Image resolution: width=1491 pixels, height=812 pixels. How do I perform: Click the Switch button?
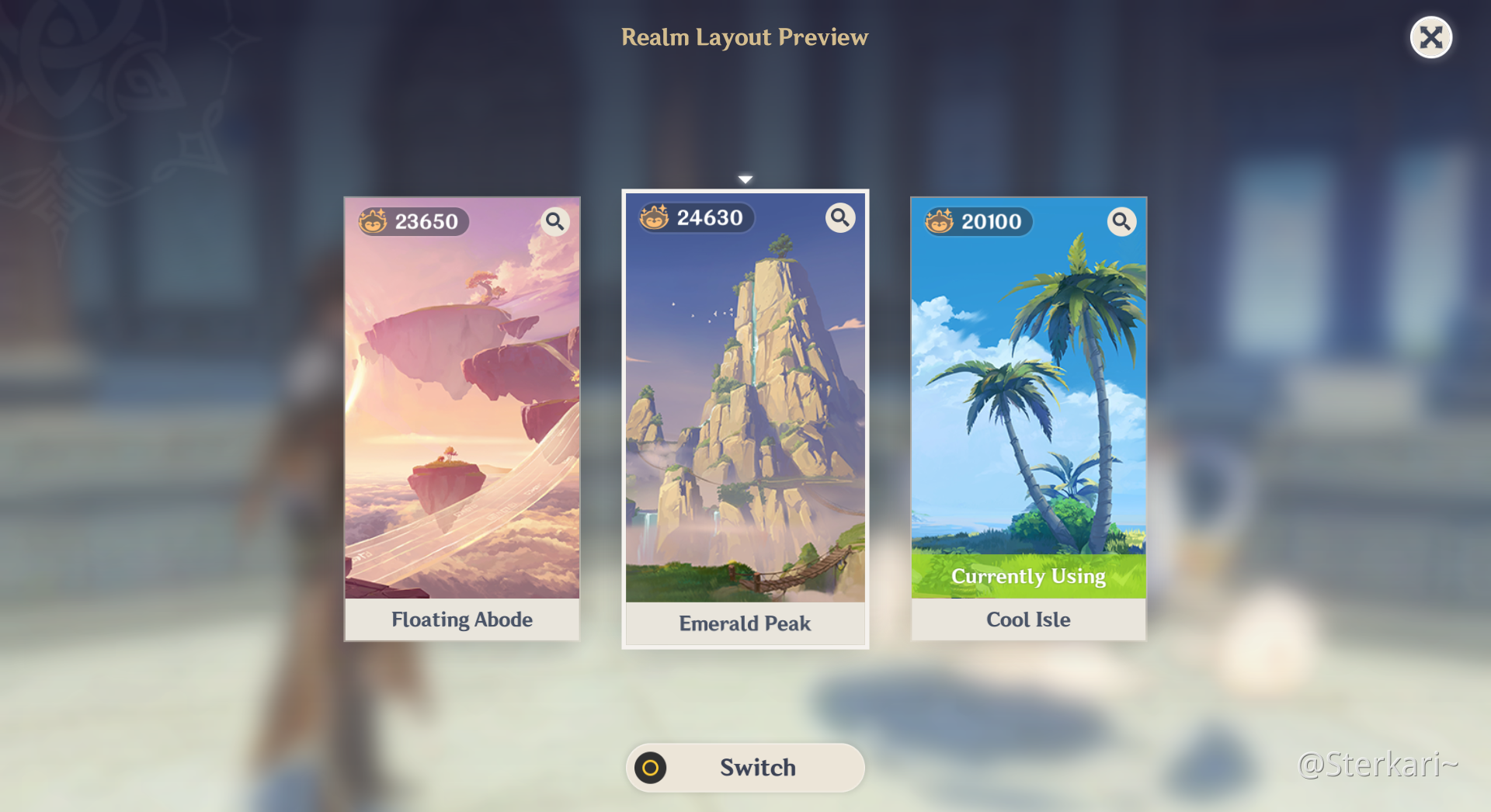[745, 767]
